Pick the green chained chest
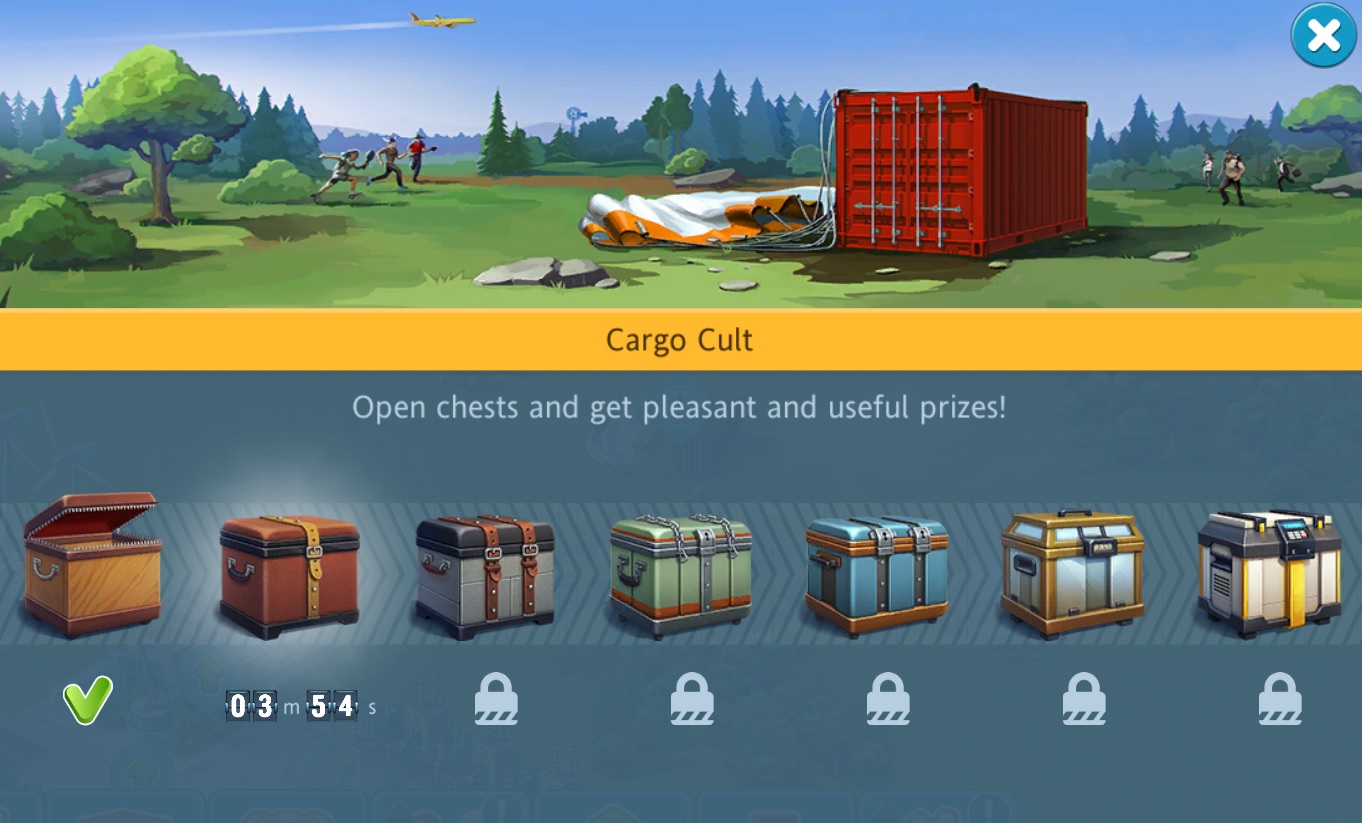This screenshot has width=1362, height=823. [x=681, y=574]
